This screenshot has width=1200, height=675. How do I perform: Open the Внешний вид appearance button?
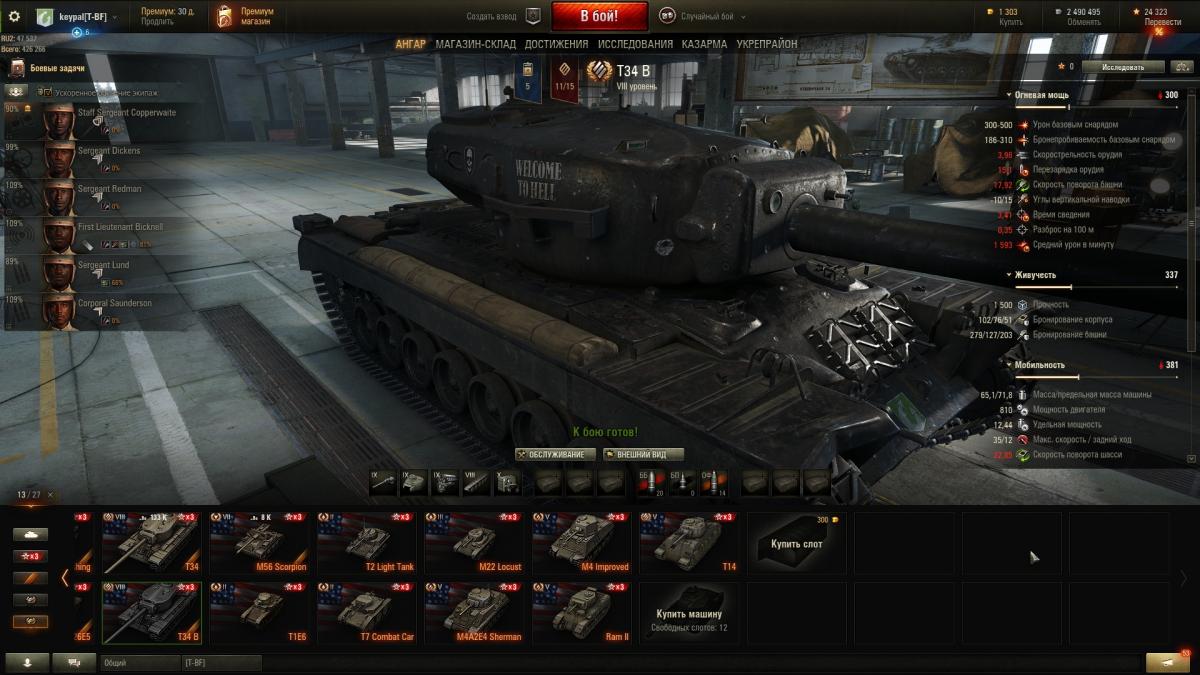(643, 454)
